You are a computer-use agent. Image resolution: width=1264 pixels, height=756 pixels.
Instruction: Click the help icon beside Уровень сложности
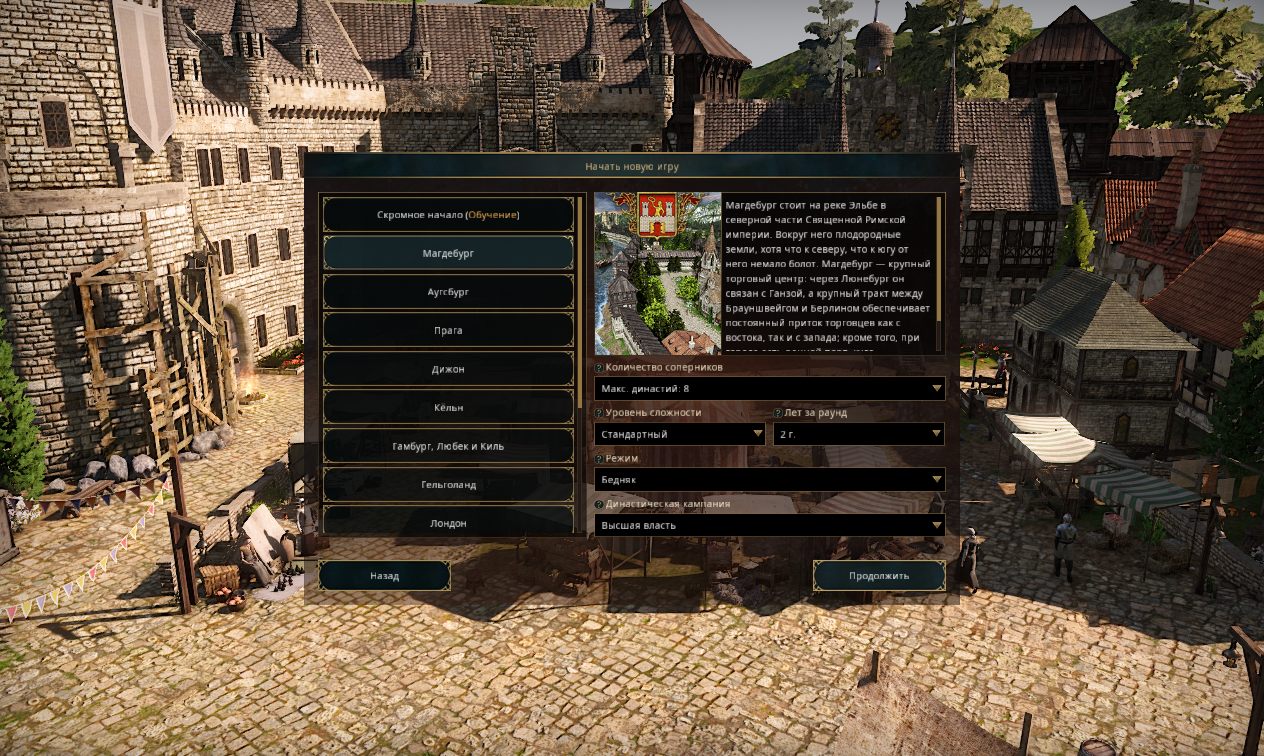[x=599, y=413]
